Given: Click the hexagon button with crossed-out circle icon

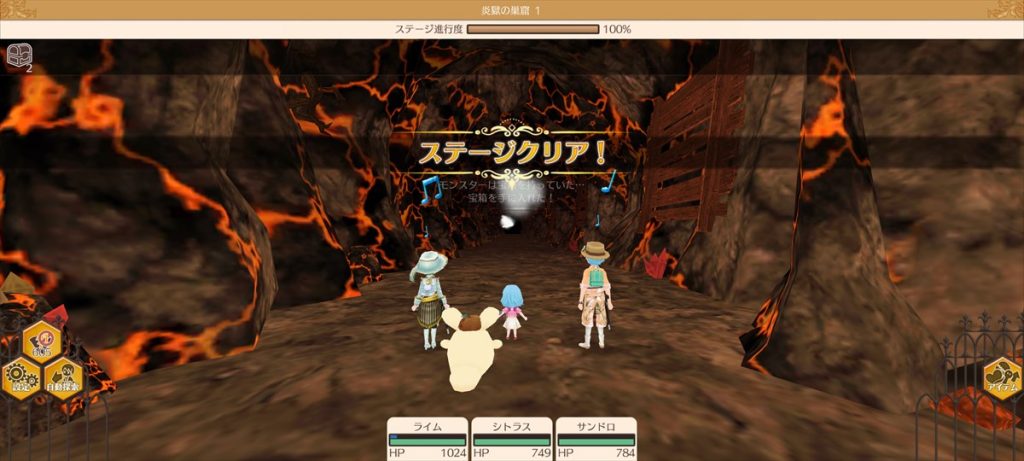Looking at the screenshot, I should [x=42, y=342].
